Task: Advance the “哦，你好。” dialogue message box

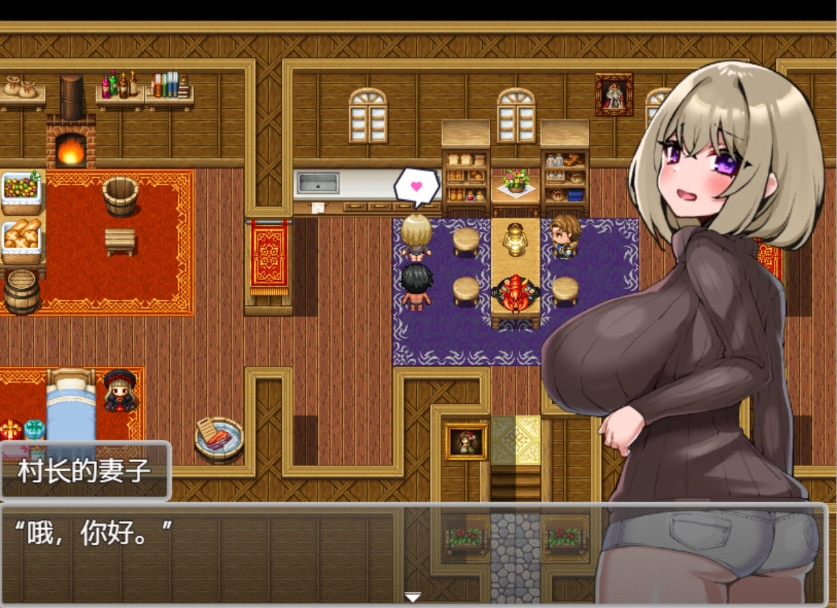Action: coord(300,550)
